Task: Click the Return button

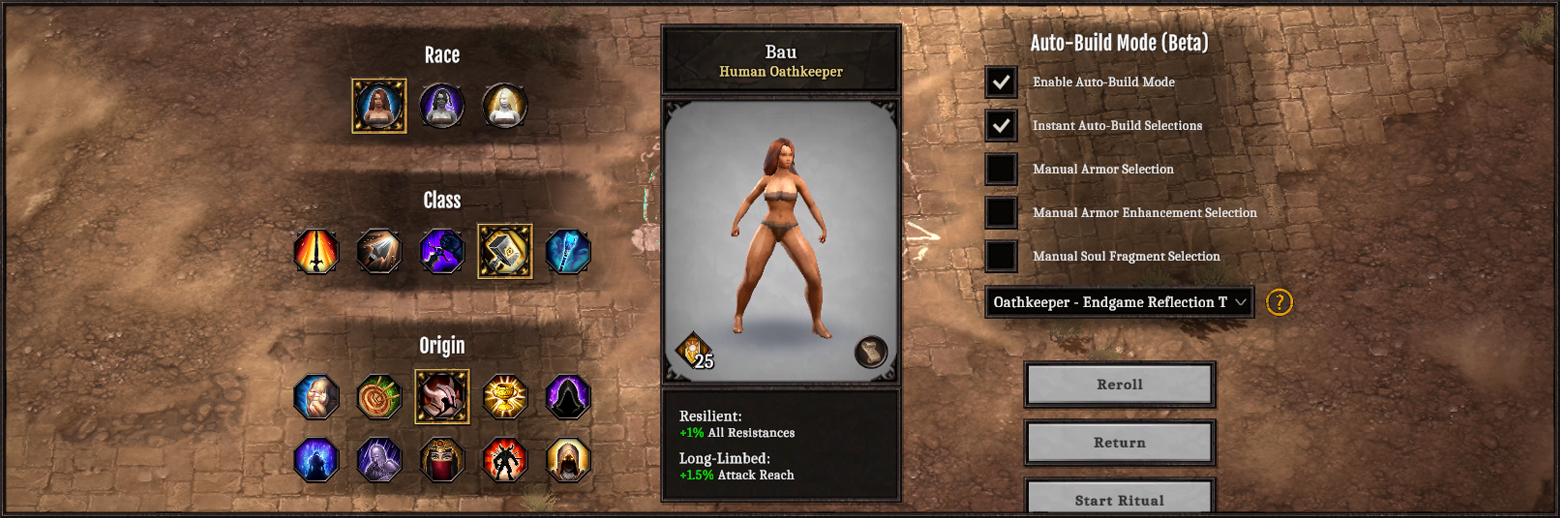Action: [1119, 443]
